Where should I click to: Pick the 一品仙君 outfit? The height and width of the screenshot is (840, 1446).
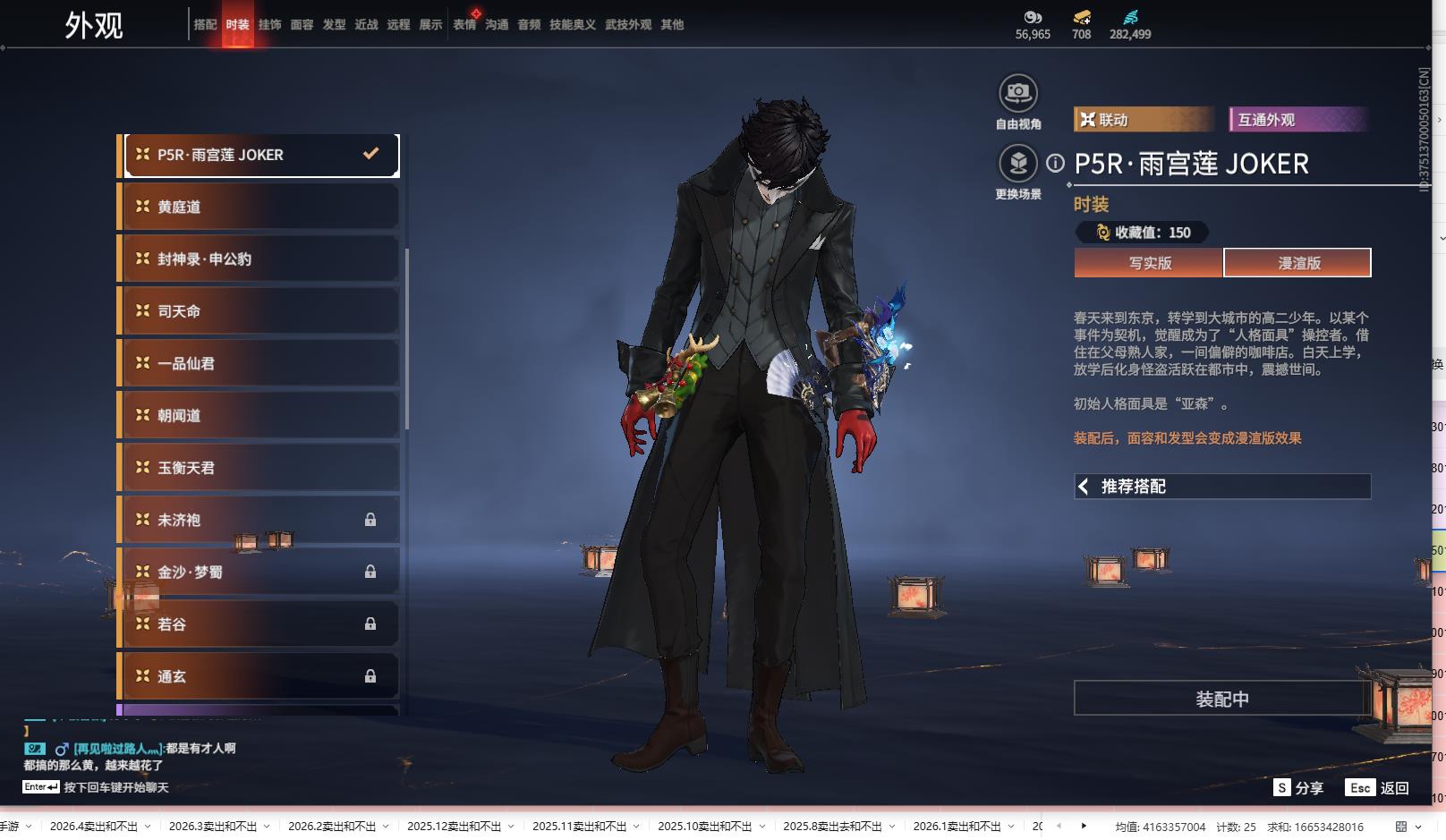click(x=259, y=363)
